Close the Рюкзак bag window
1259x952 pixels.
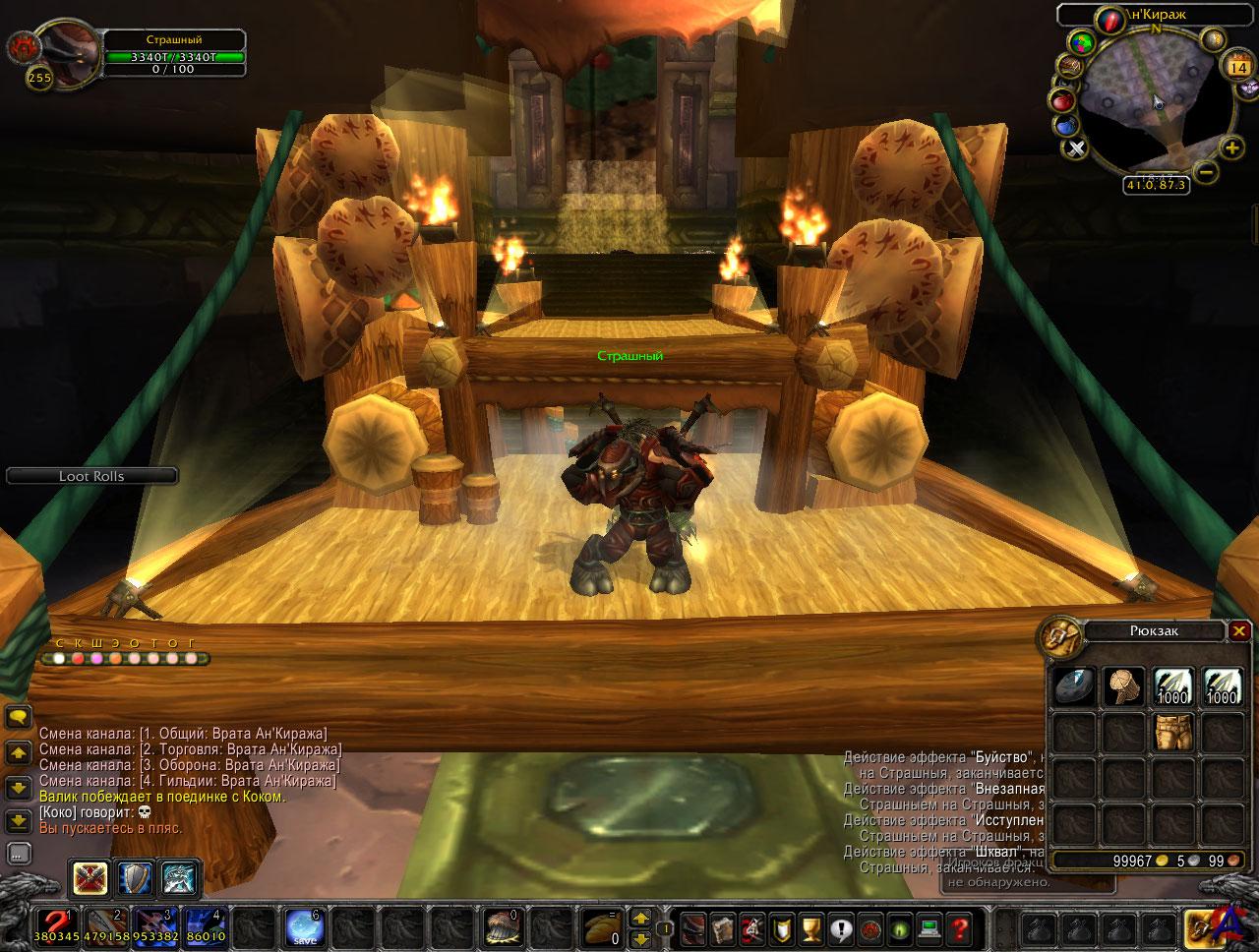click(x=1239, y=631)
